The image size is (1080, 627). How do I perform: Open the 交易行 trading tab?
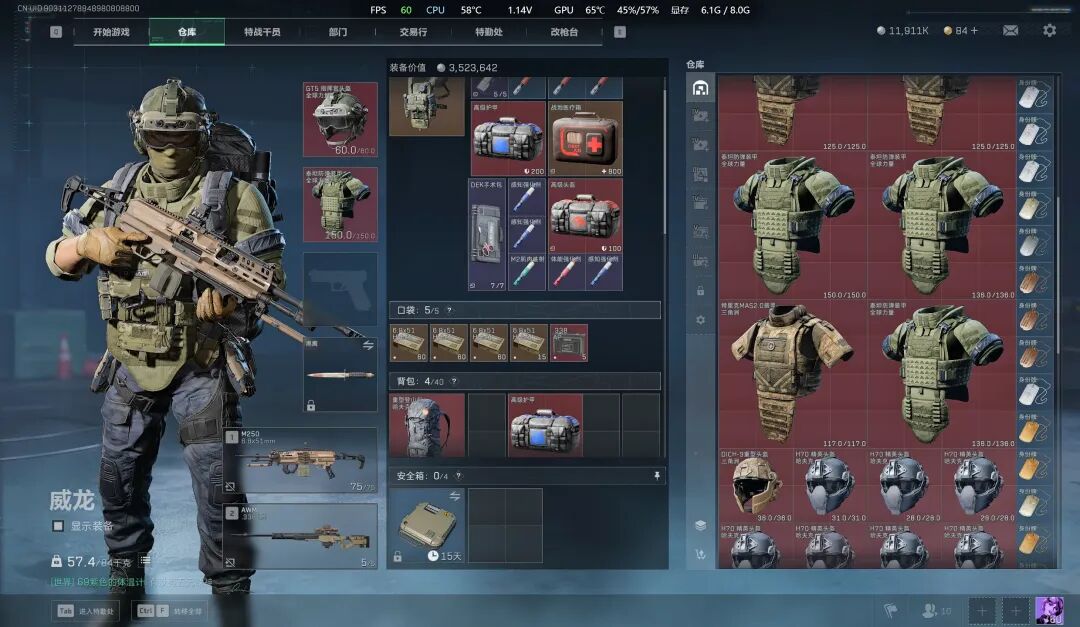[x=413, y=32]
